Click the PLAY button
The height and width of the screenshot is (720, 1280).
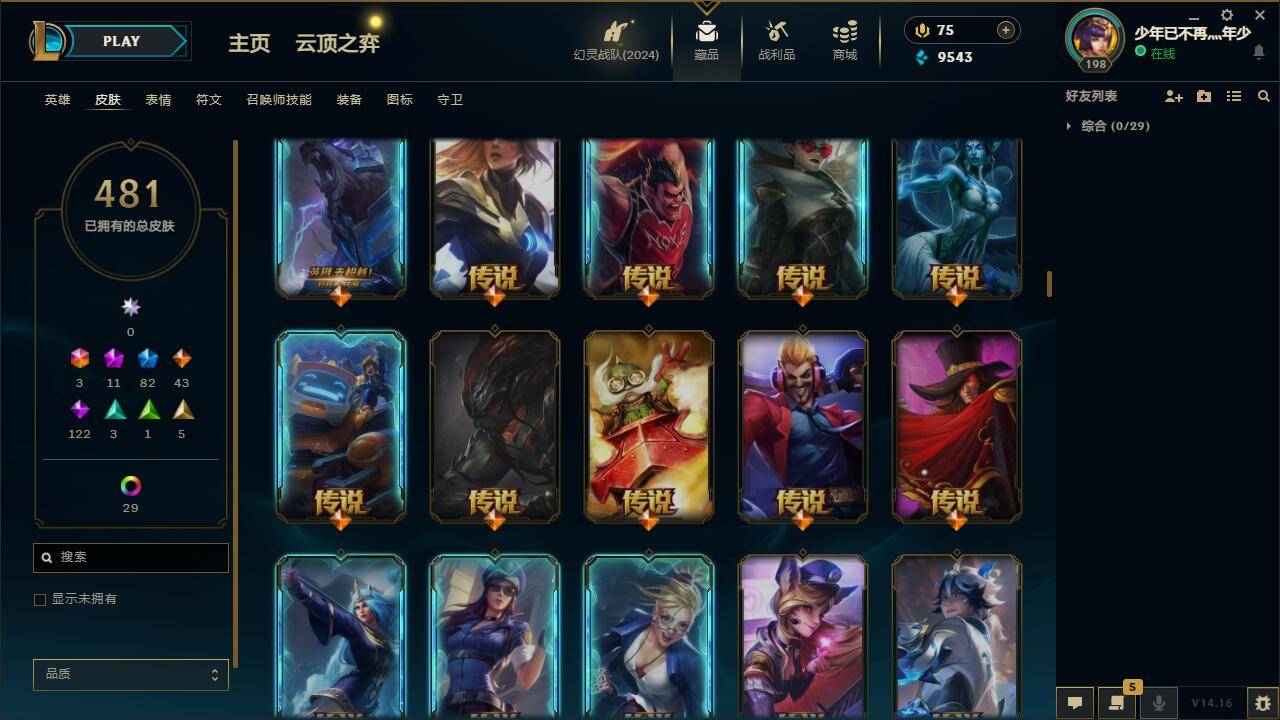click(121, 41)
